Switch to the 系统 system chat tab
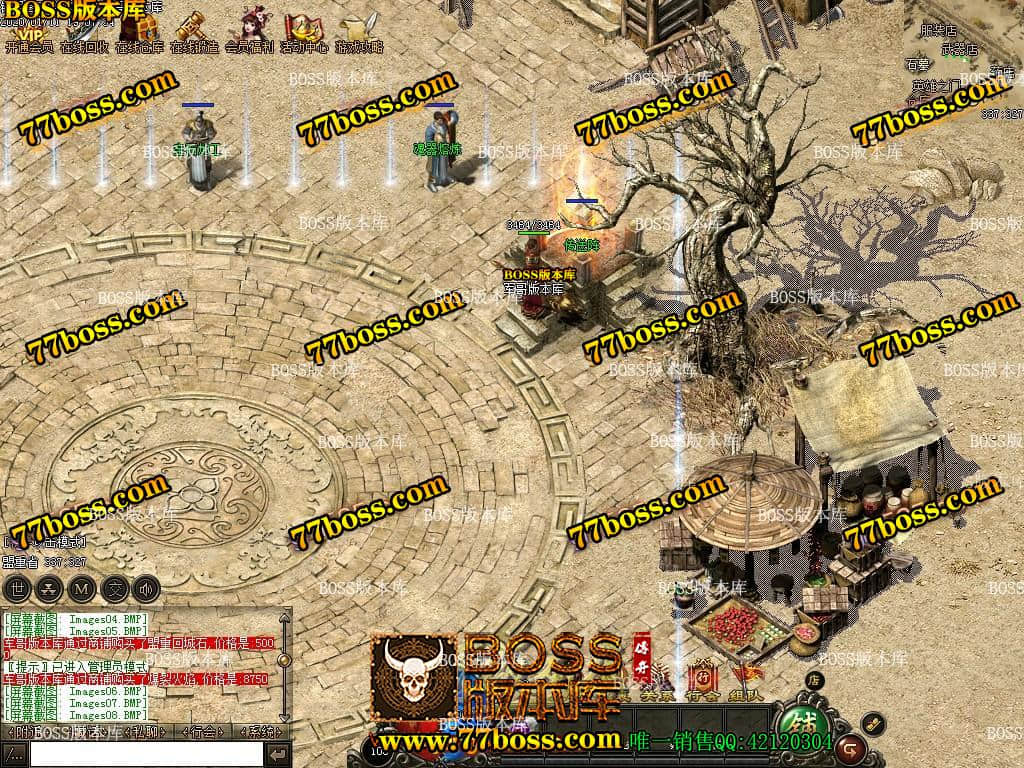This screenshot has width=1024, height=768. [x=261, y=732]
